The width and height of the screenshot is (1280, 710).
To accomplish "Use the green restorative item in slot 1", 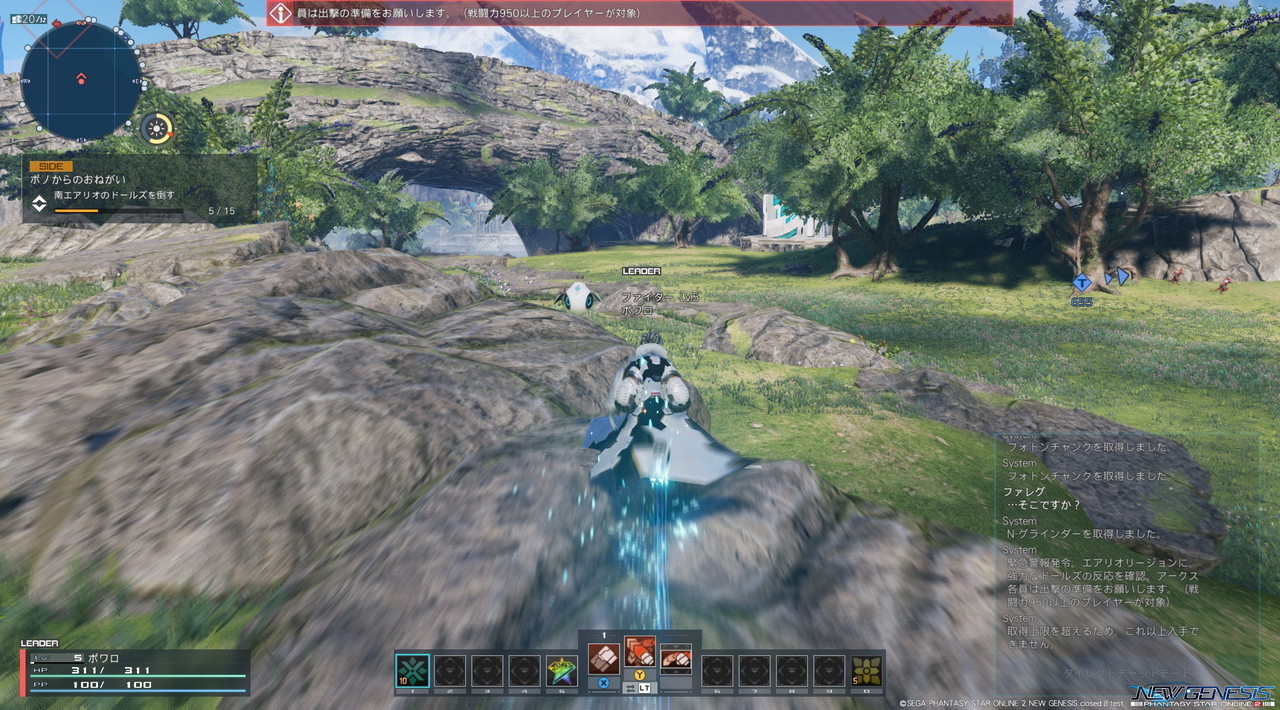I will (x=413, y=670).
